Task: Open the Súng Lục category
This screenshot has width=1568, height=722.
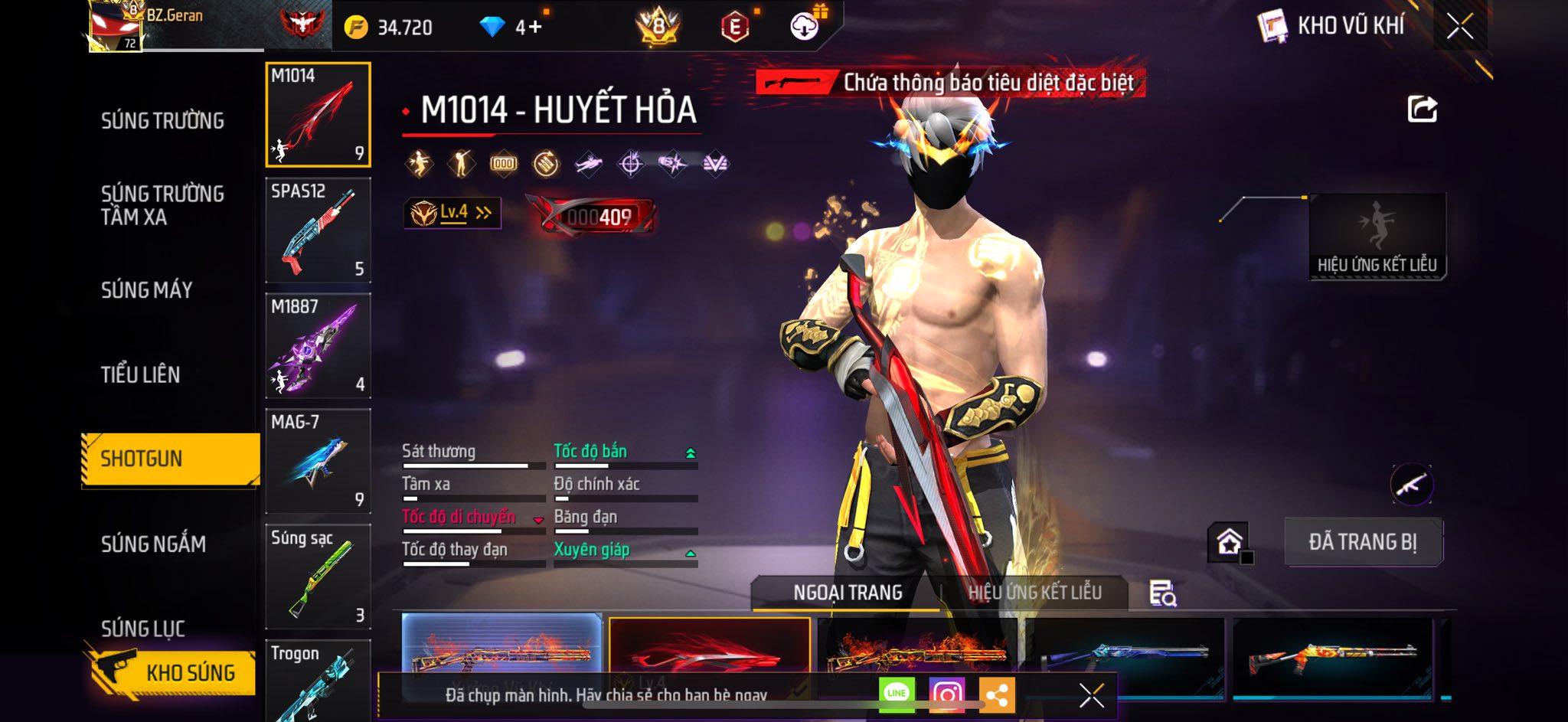Action: [143, 628]
